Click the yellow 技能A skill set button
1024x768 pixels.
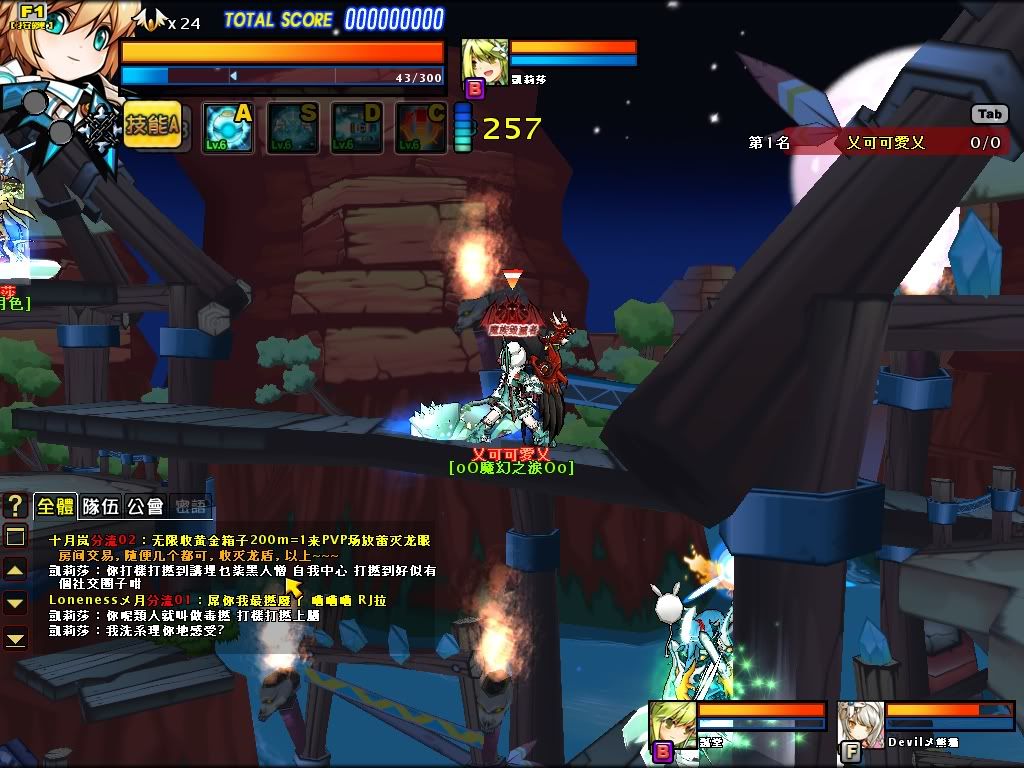(152, 126)
